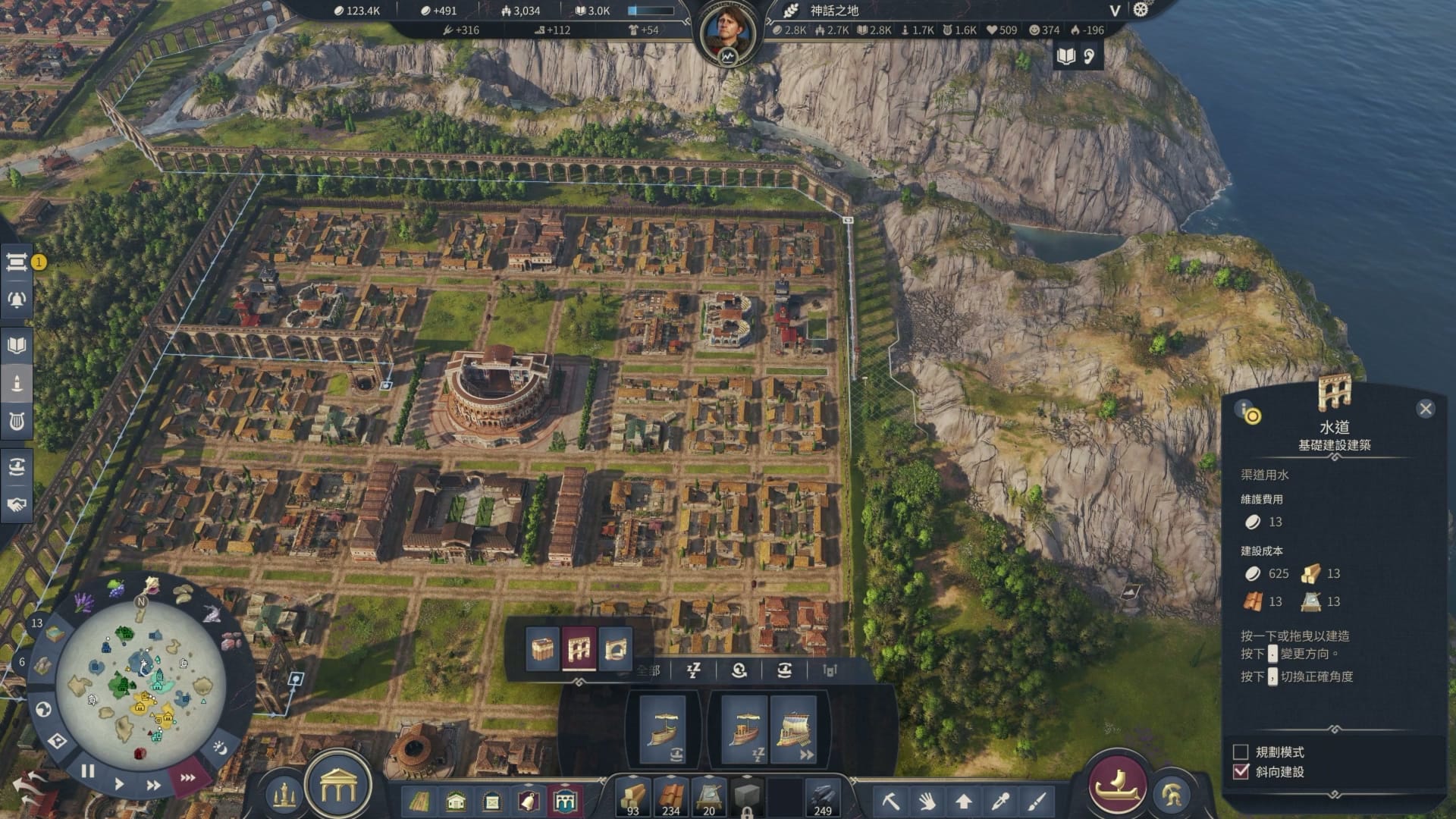The height and width of the screenshot is (819, 1456).
Task: Set game to normal play speed
Action: click(x=119, y=783)
